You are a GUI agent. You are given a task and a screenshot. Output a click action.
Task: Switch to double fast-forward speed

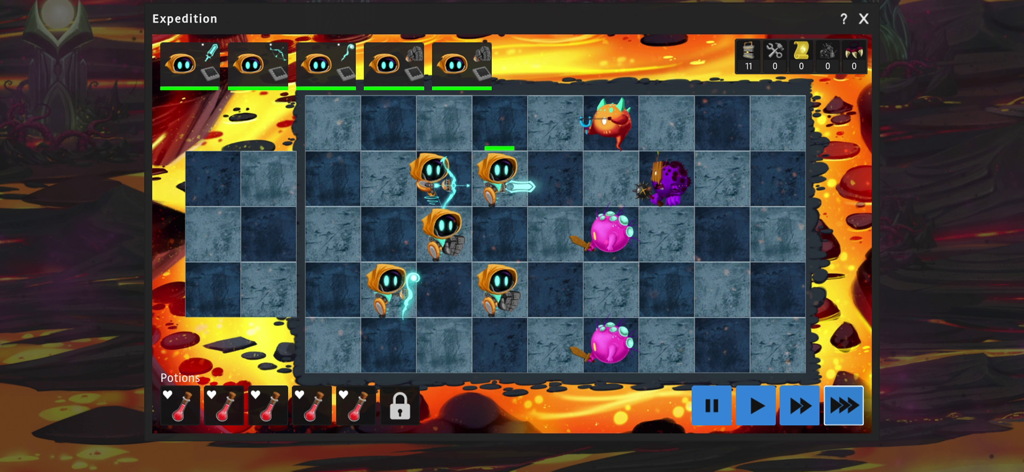[x=800, y=406]
